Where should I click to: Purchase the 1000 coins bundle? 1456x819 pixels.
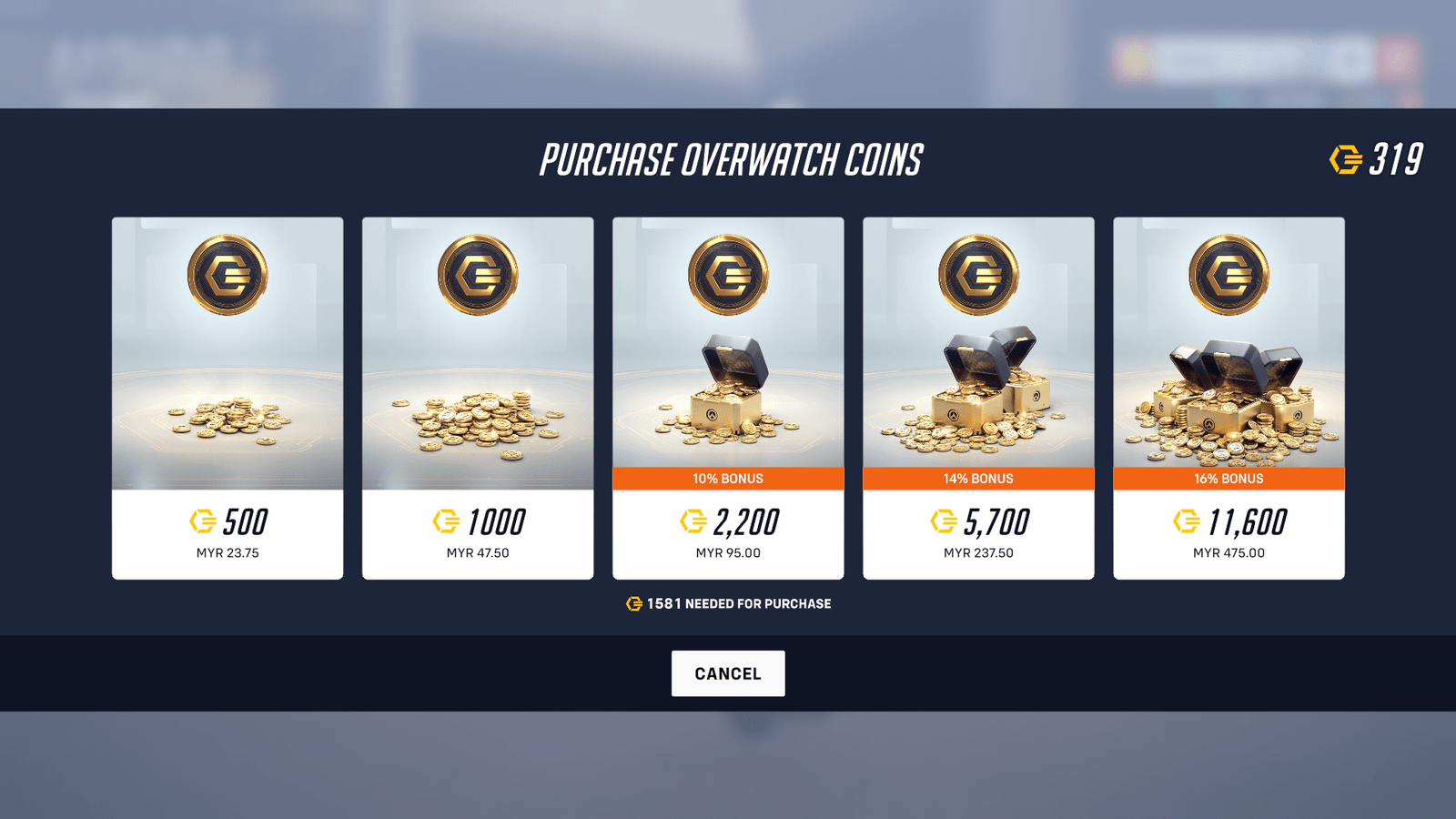point(477,396)
